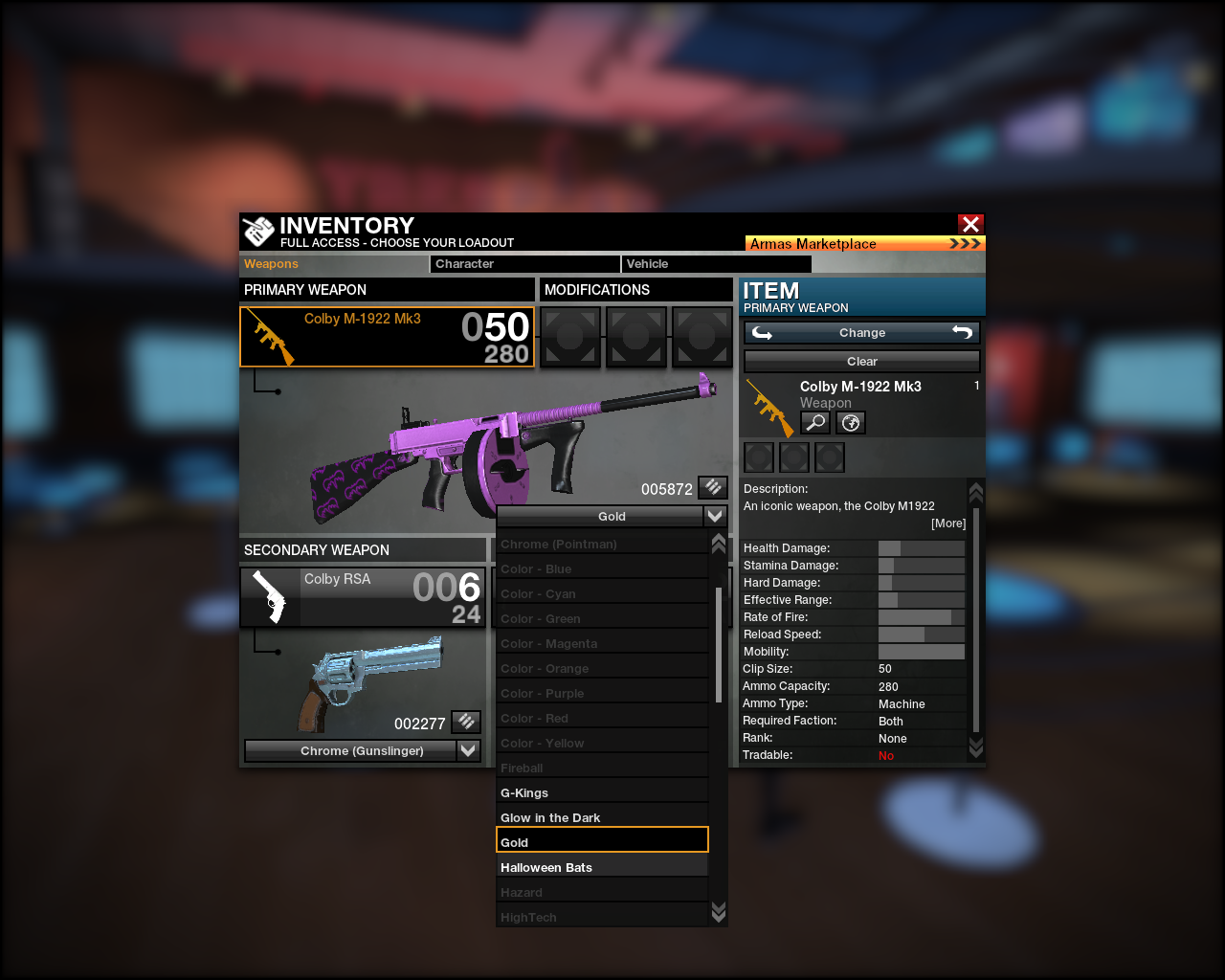Choose the Glow in the Dark skin
This screenshot has width=1225, height=980.
tap(602, 817)
